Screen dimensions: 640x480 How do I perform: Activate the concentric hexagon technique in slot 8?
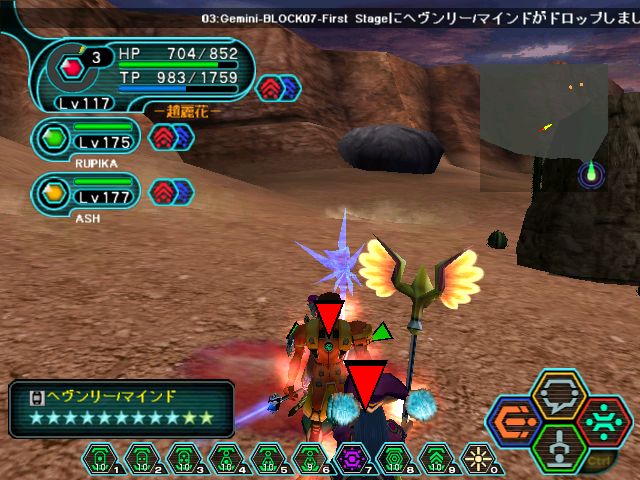[x=395, y=459]
